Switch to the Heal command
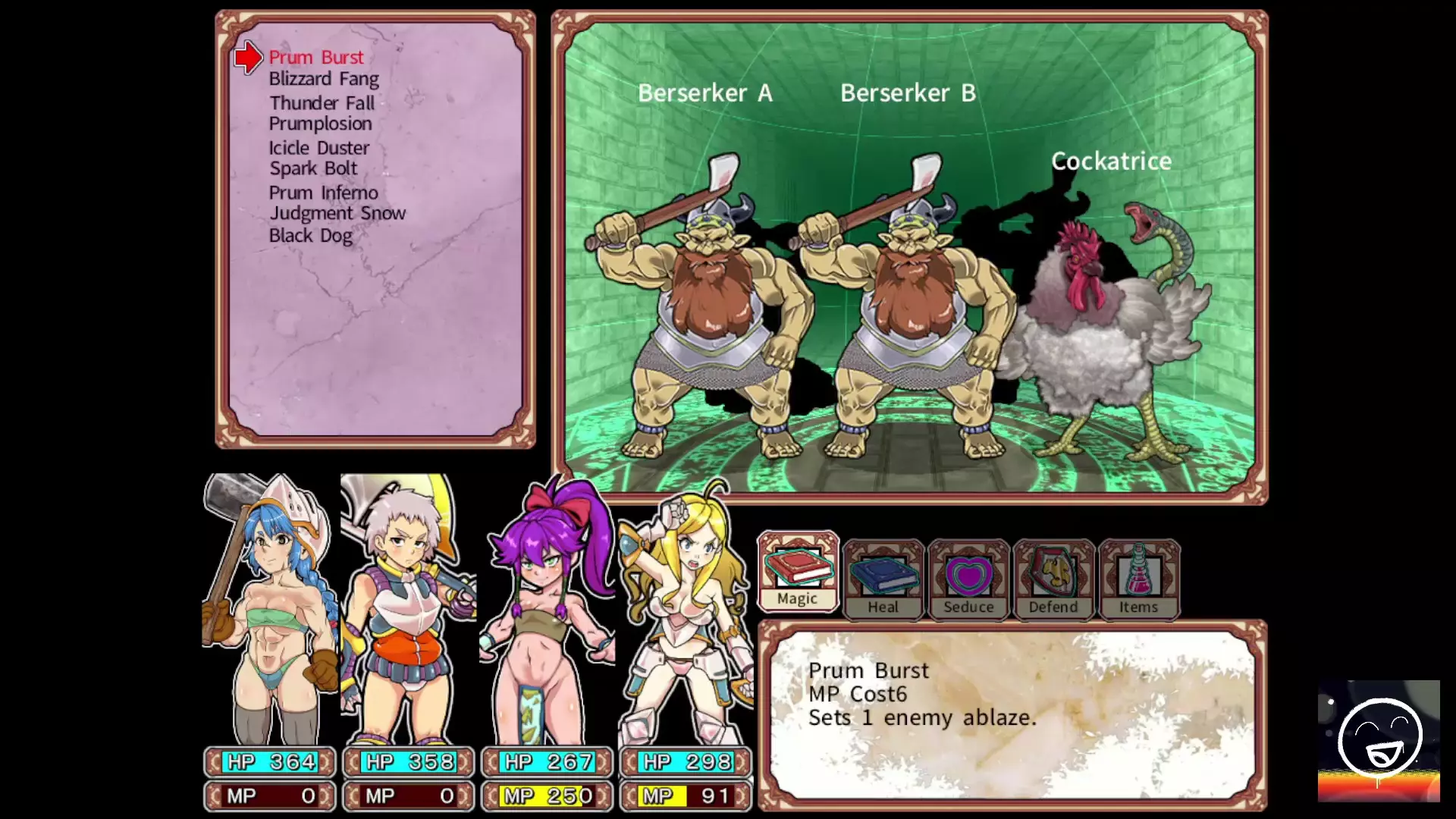The width and height of the screenshot is (1456, 819). point(883,580)
